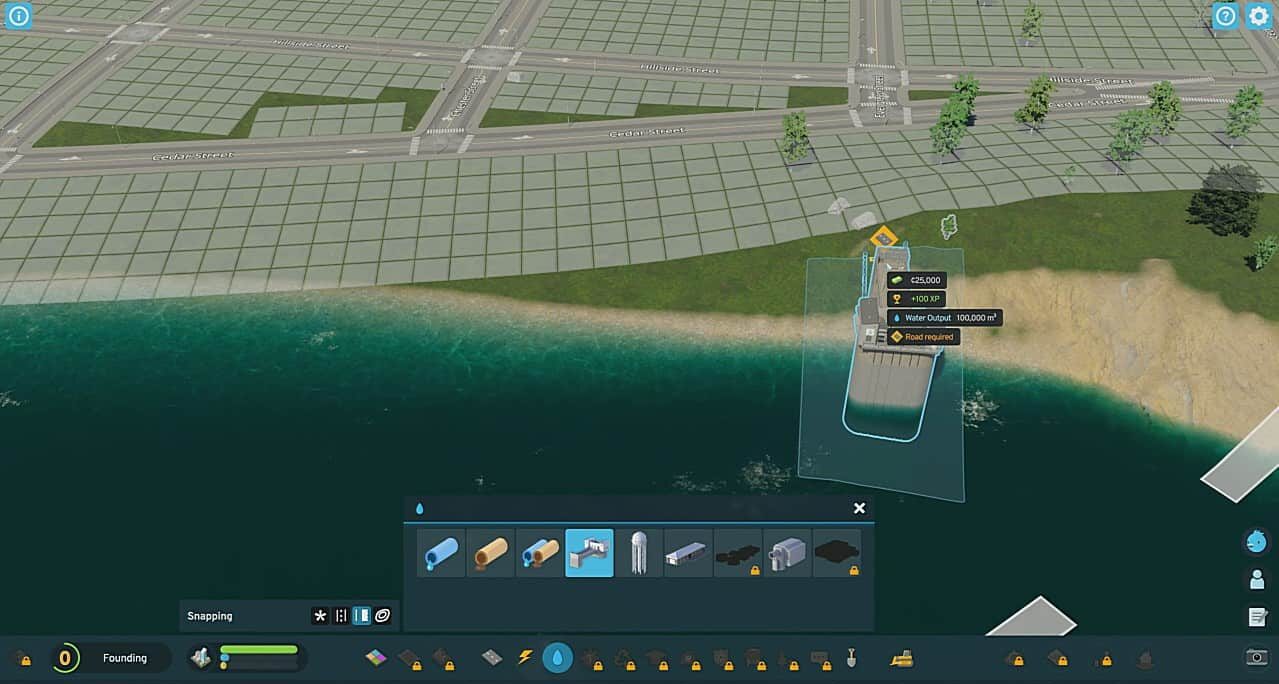Open the landscaping shovel tool
Image resolution: width=1279 pixels, height=684 pixels.
coord(852,657)
